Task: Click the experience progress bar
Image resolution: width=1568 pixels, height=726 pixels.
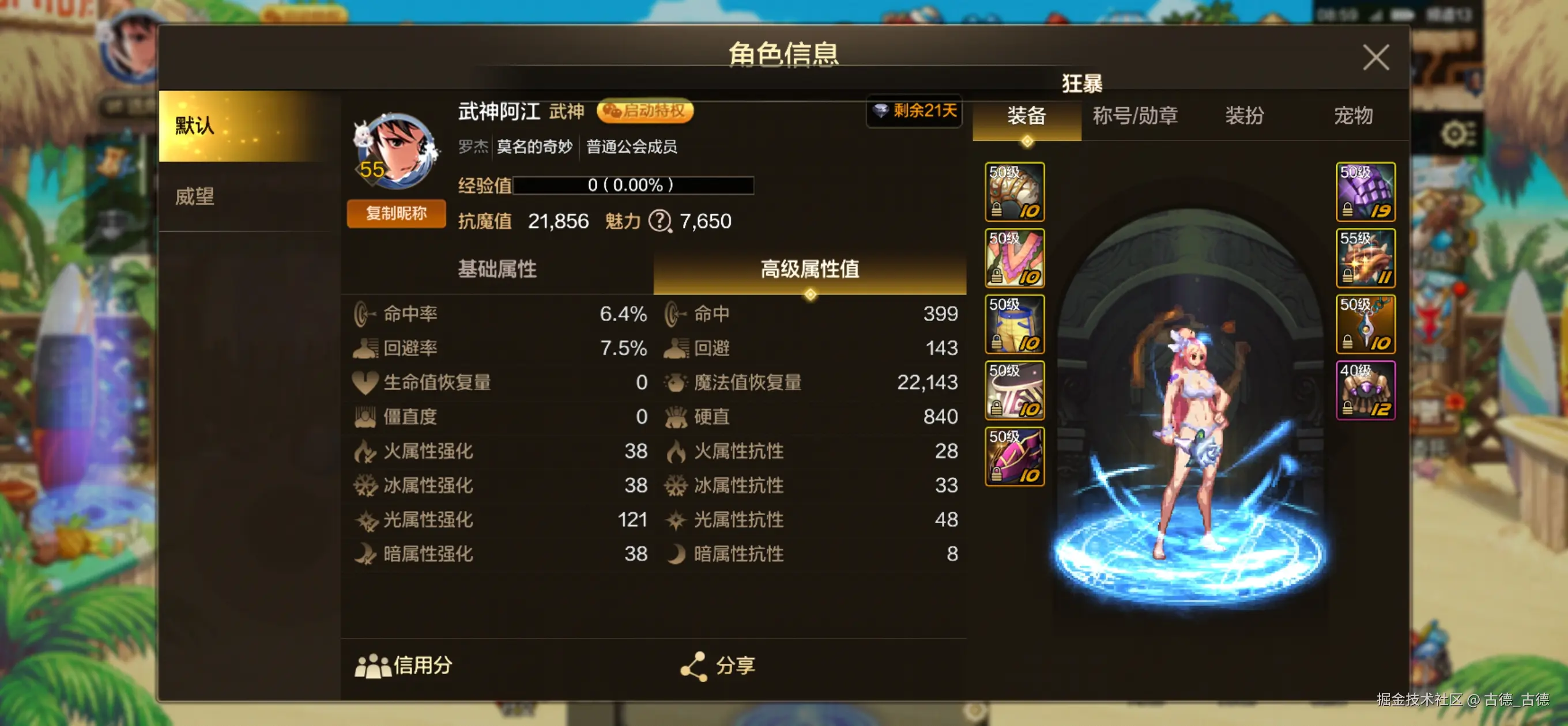Action: click(x=634, y=186)
